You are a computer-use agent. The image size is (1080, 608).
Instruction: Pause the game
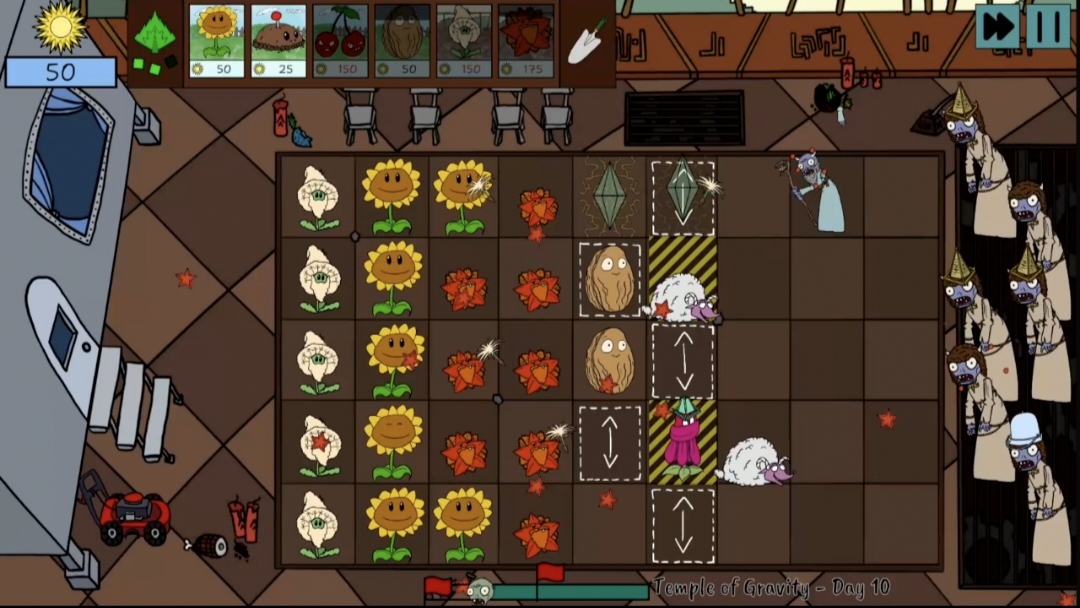(x=1048, y=26)
